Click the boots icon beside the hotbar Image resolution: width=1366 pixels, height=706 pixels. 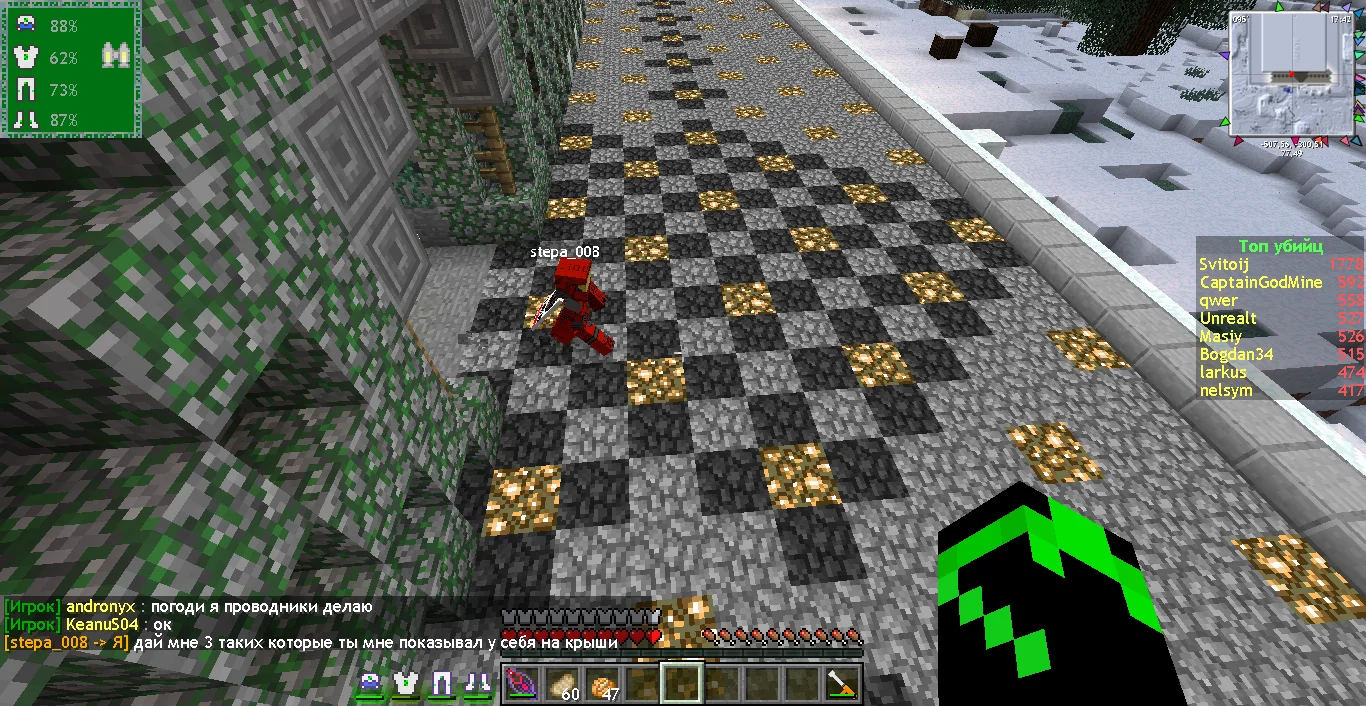(477, 684)
